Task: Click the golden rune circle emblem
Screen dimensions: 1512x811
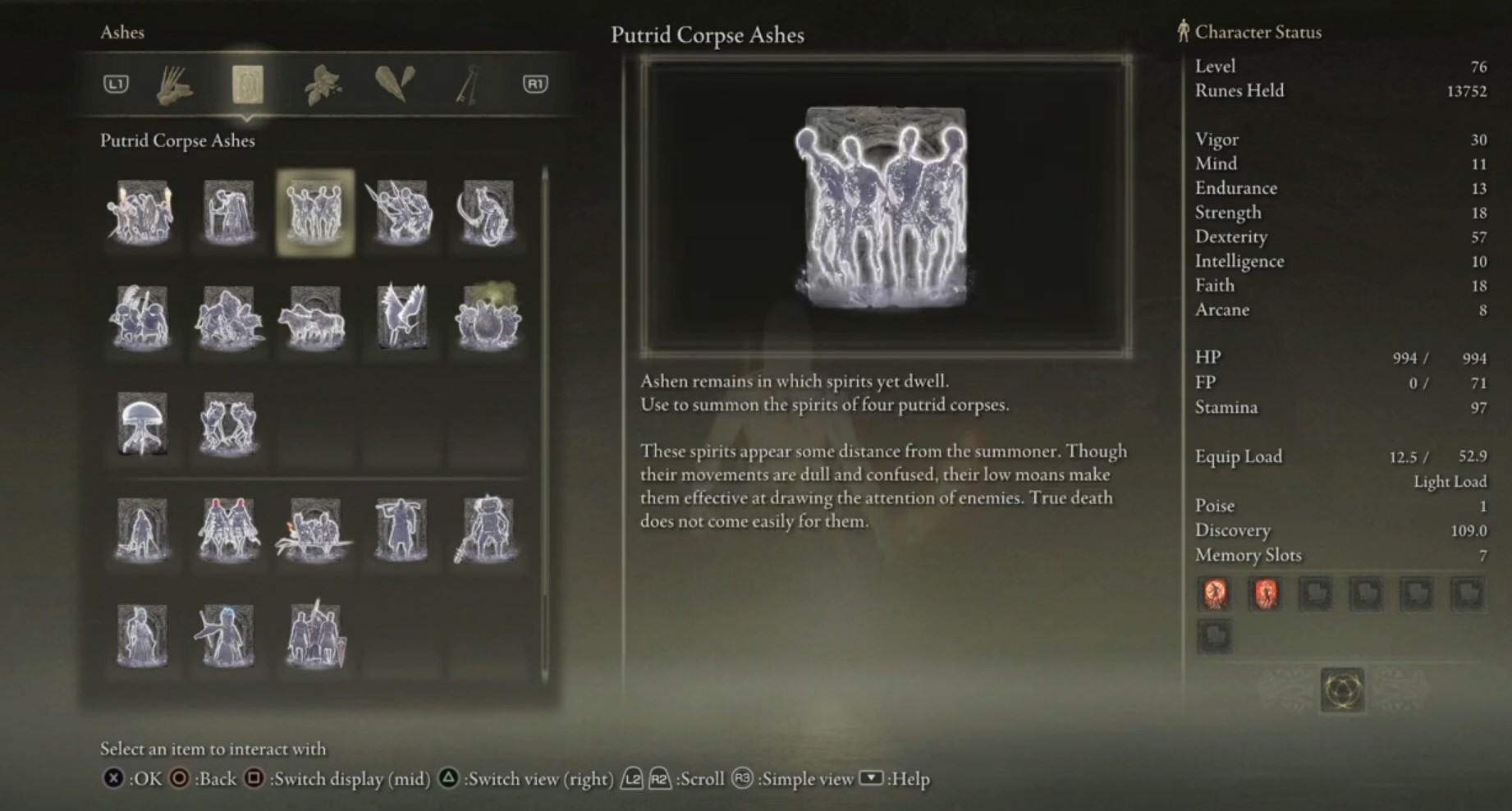Action: (x=1342, y=690)
